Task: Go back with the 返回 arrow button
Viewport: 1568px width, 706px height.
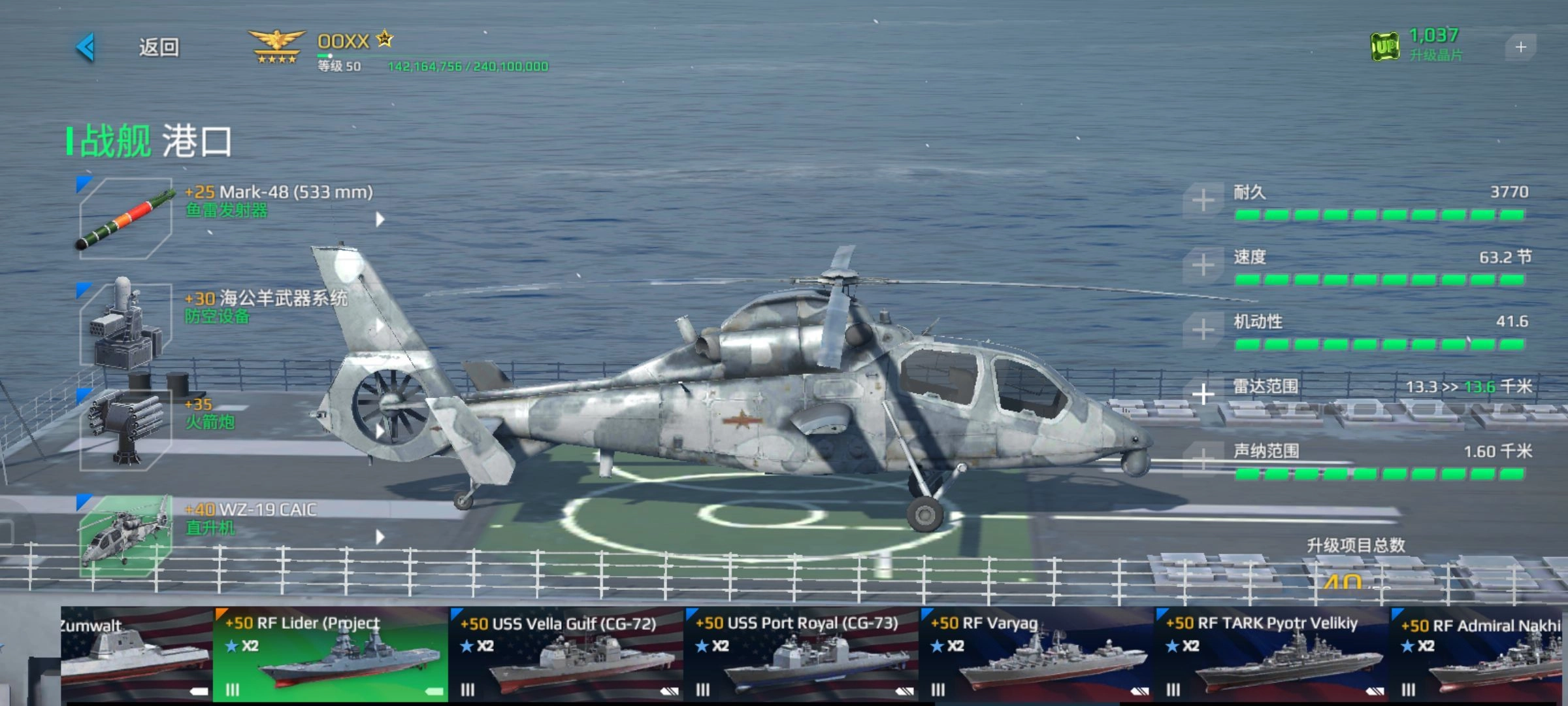Action: [86, 48]
